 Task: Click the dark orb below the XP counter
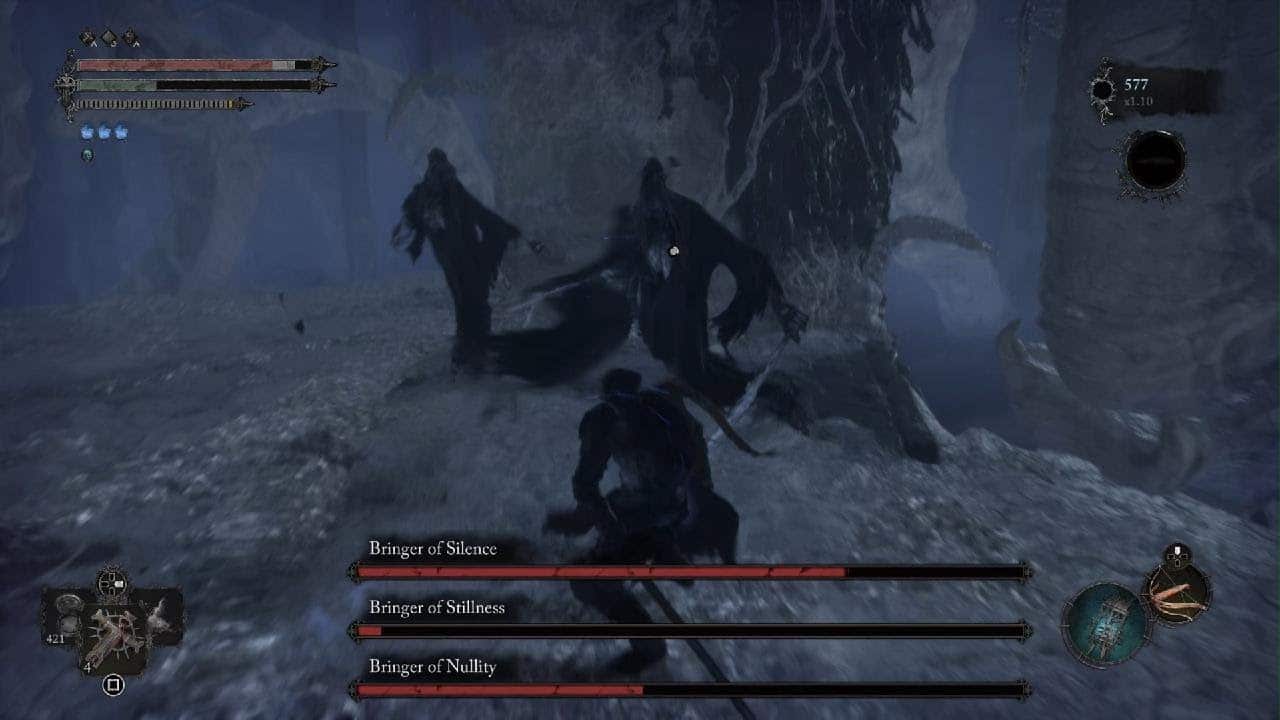[x=1157, y=160]
